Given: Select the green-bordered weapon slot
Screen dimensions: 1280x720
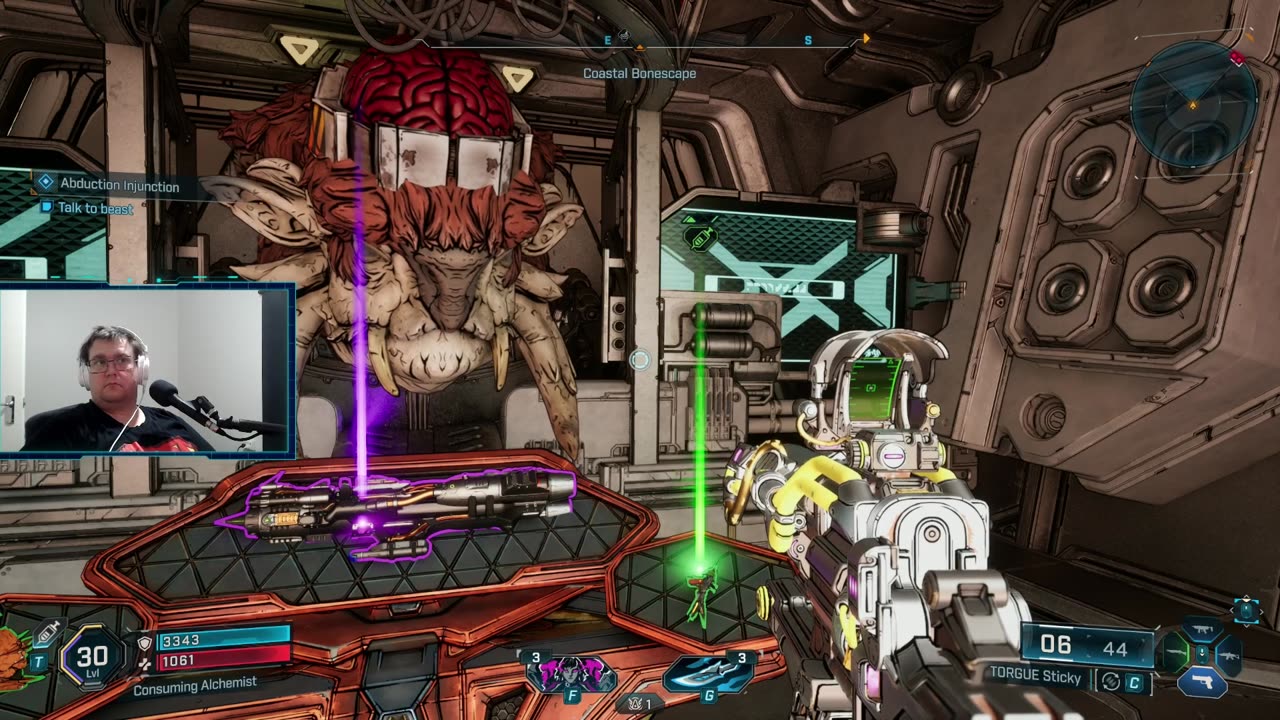Looking at the screenshot, I should click(1174, 654).
